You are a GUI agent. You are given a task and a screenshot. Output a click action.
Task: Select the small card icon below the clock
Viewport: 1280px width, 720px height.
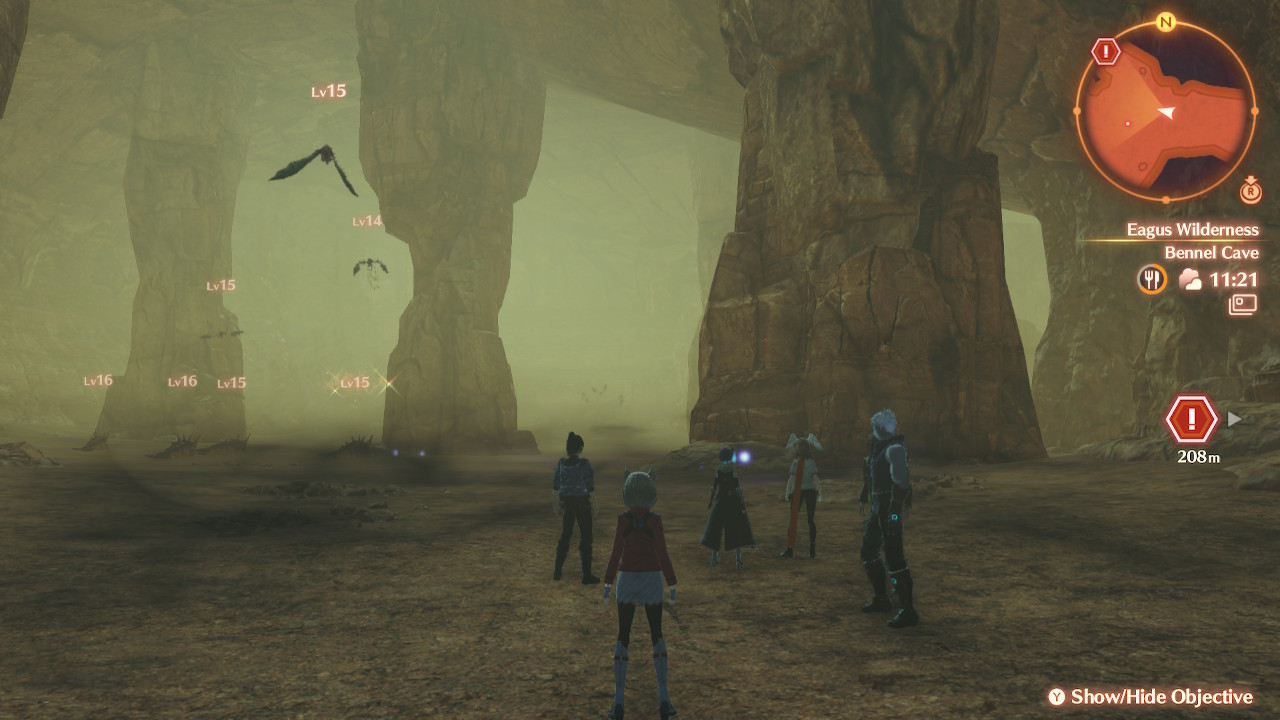pos(1243,305)
